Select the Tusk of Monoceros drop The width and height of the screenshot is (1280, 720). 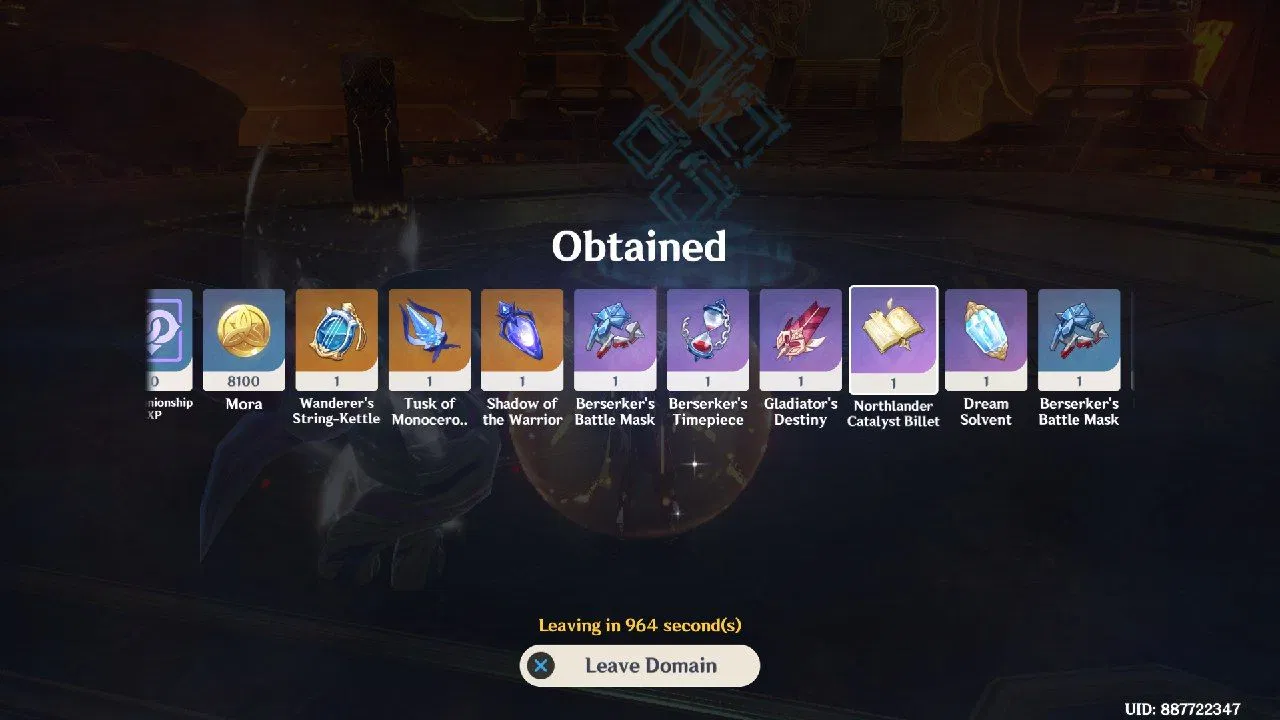point(429,335)
